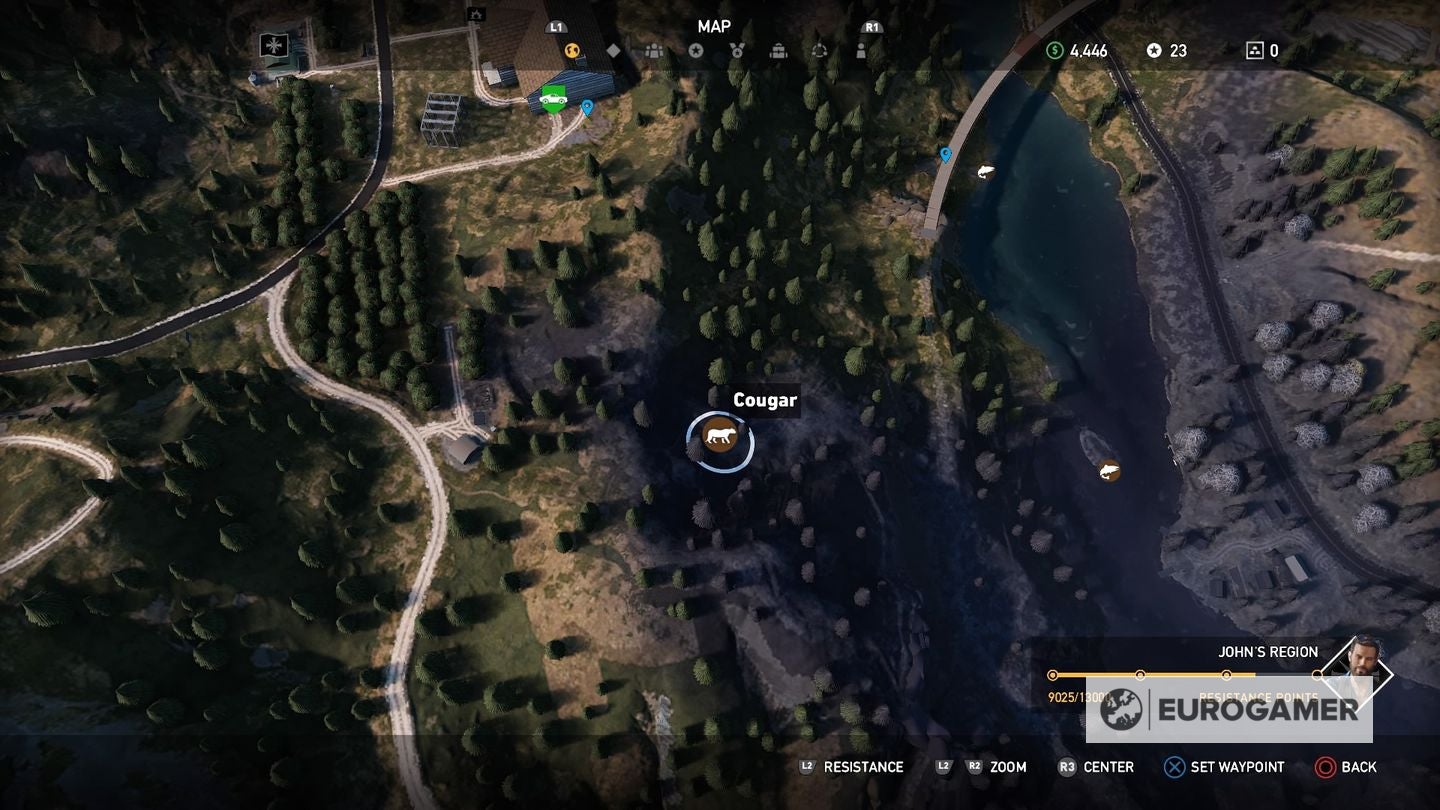Select the vehicles map filter icon

[x=572, y=49]
